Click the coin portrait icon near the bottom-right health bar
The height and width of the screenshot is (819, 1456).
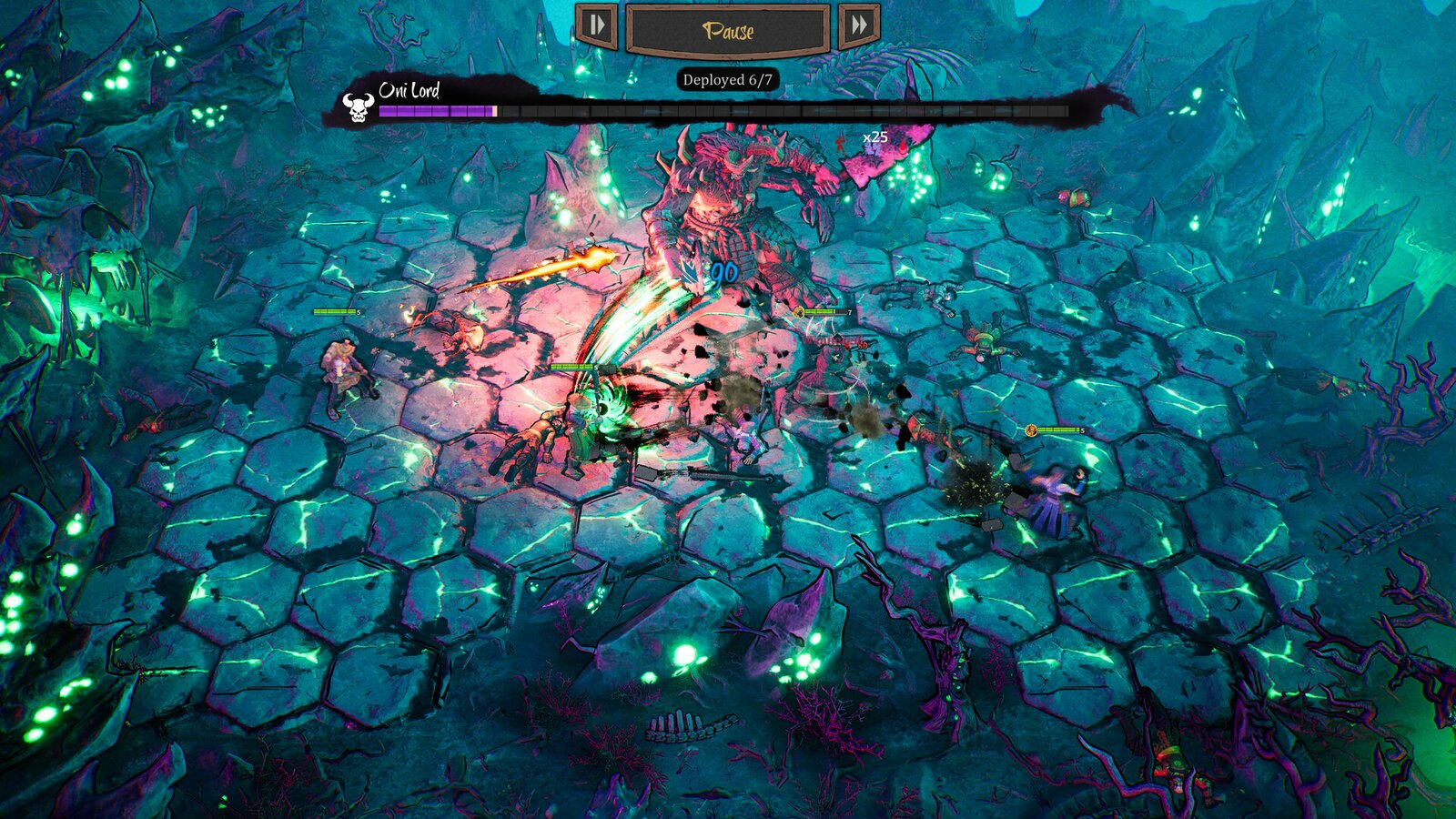tap(1033, 429)
